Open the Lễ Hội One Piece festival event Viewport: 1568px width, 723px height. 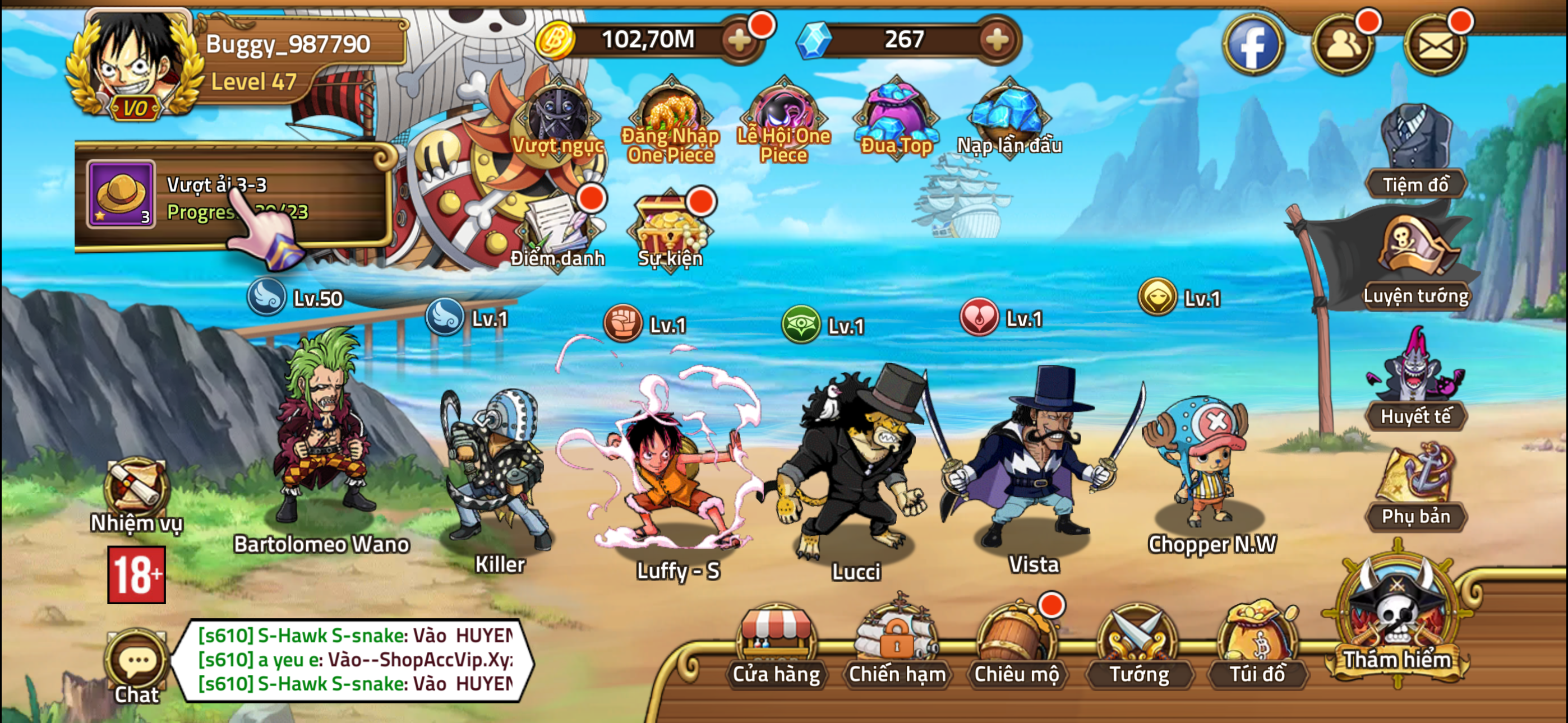point(785,119)
